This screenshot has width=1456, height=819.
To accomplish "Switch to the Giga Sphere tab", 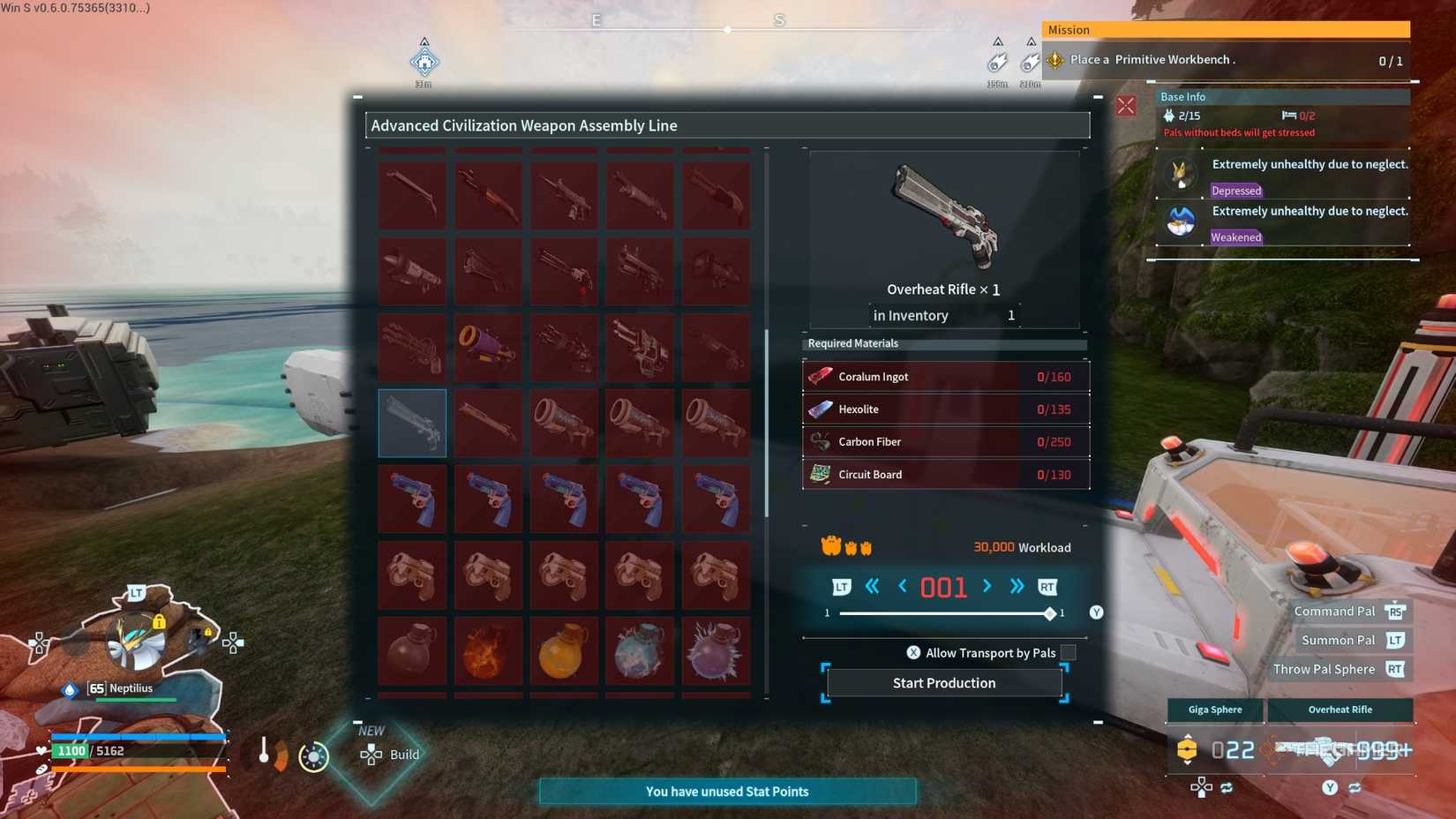I will point(1214,710).
